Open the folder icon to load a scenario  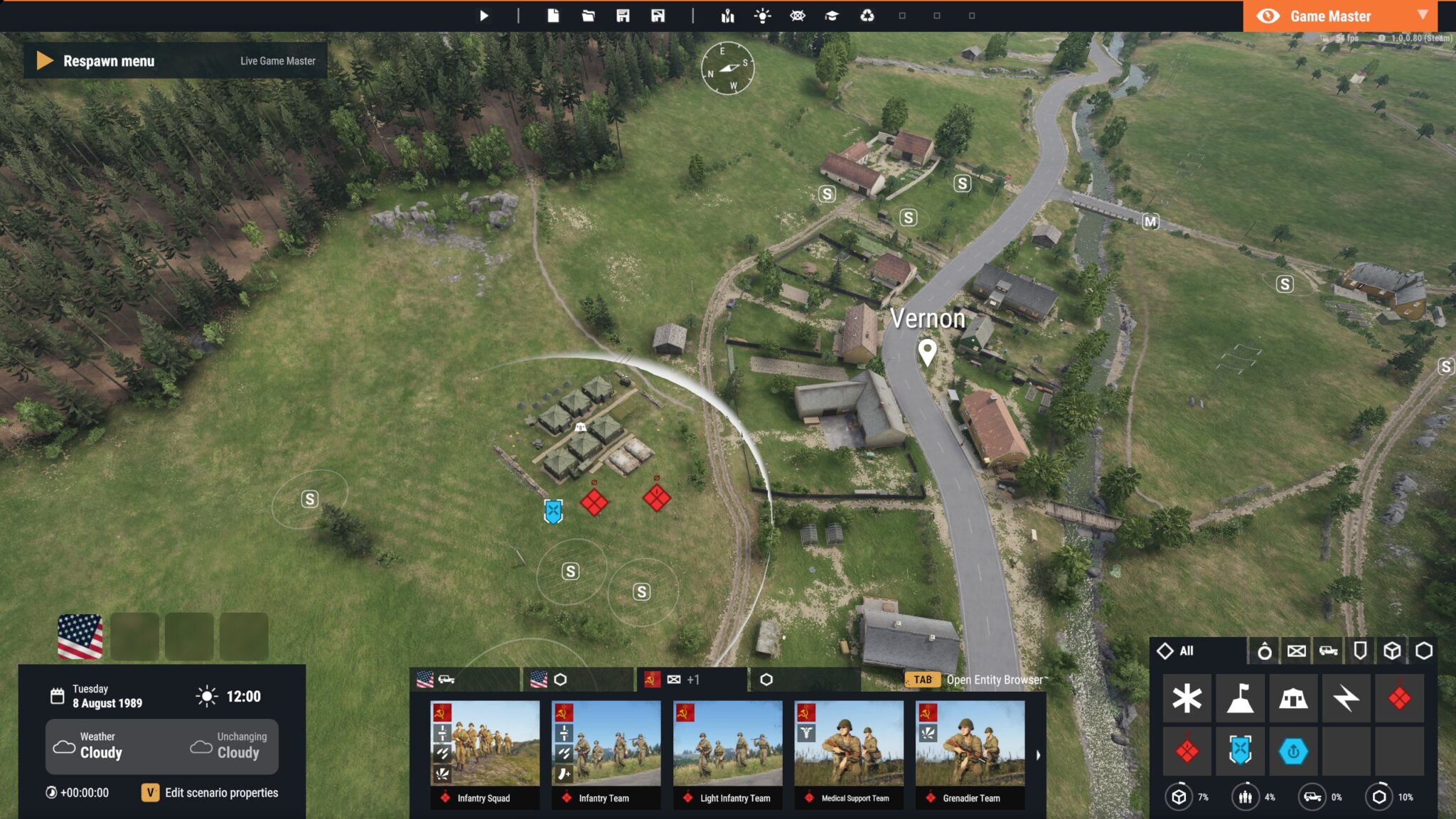[x=588, y=16]
